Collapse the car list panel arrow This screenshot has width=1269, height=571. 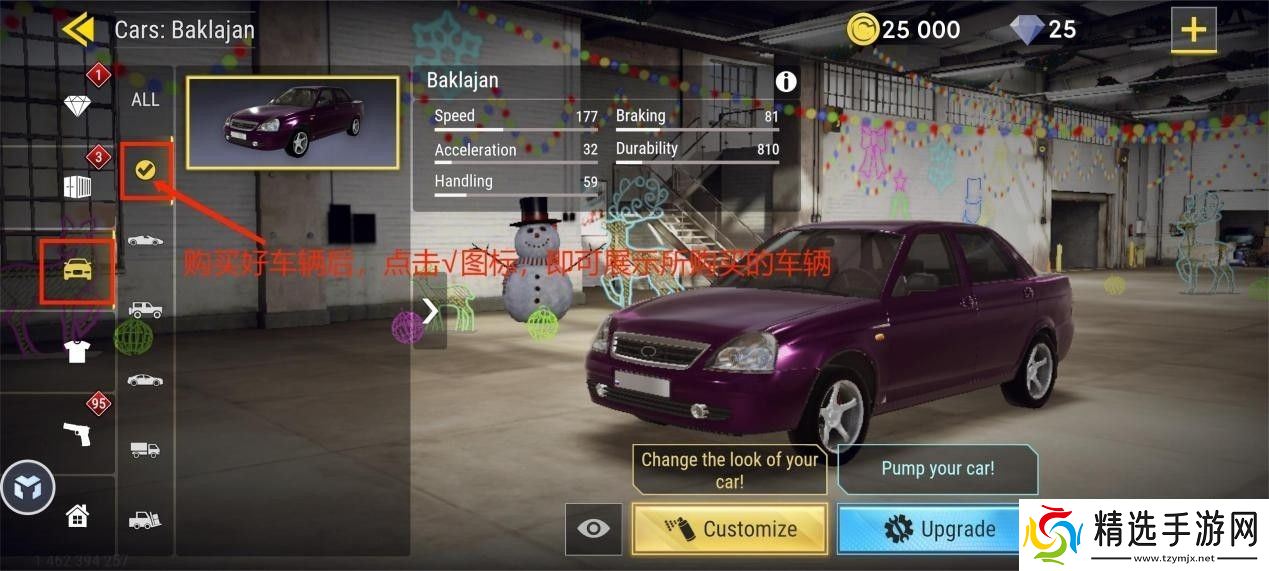(430, 311)
